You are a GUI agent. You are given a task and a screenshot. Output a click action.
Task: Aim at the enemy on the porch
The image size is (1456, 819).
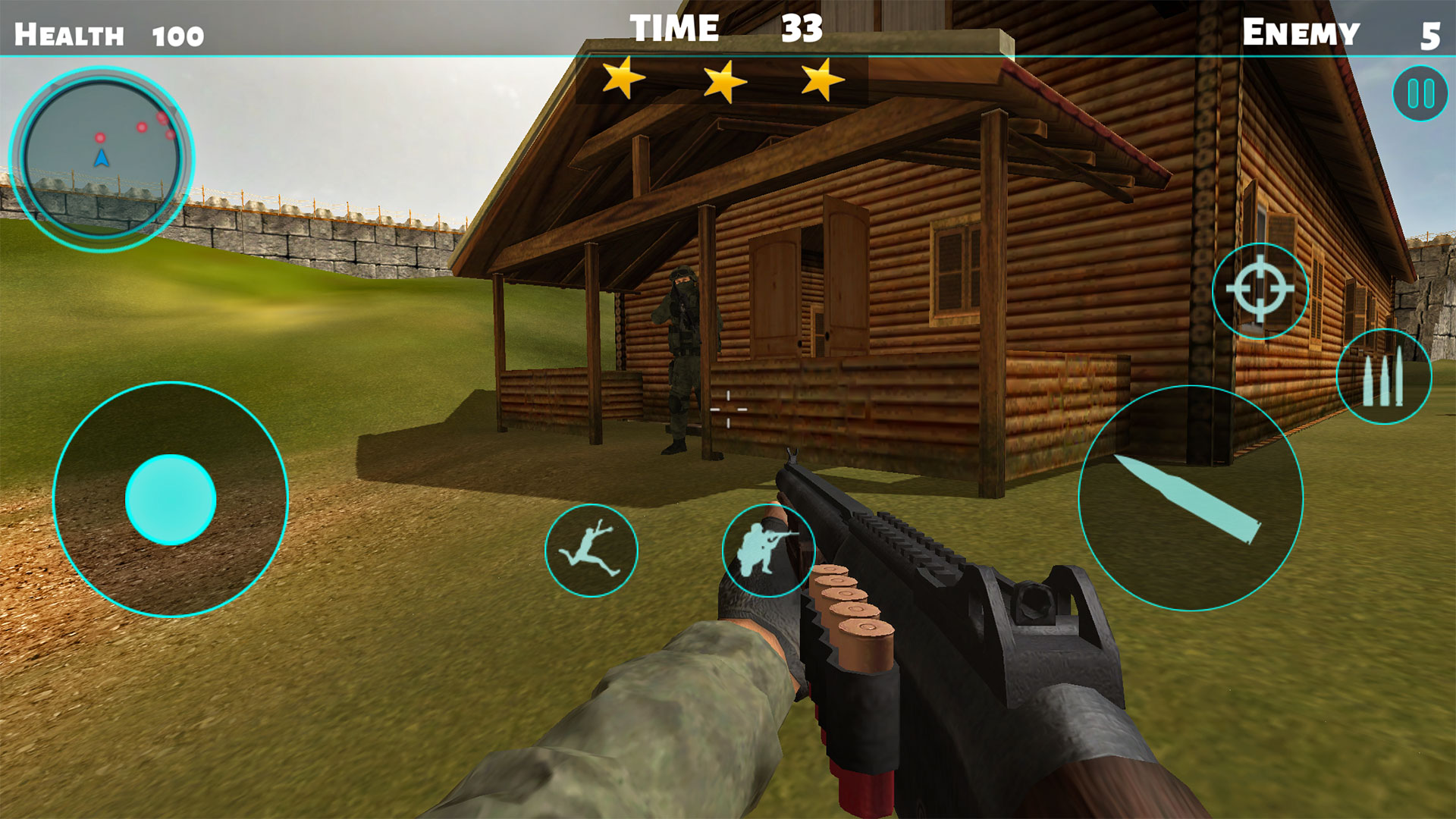click(x=682, y=341)
